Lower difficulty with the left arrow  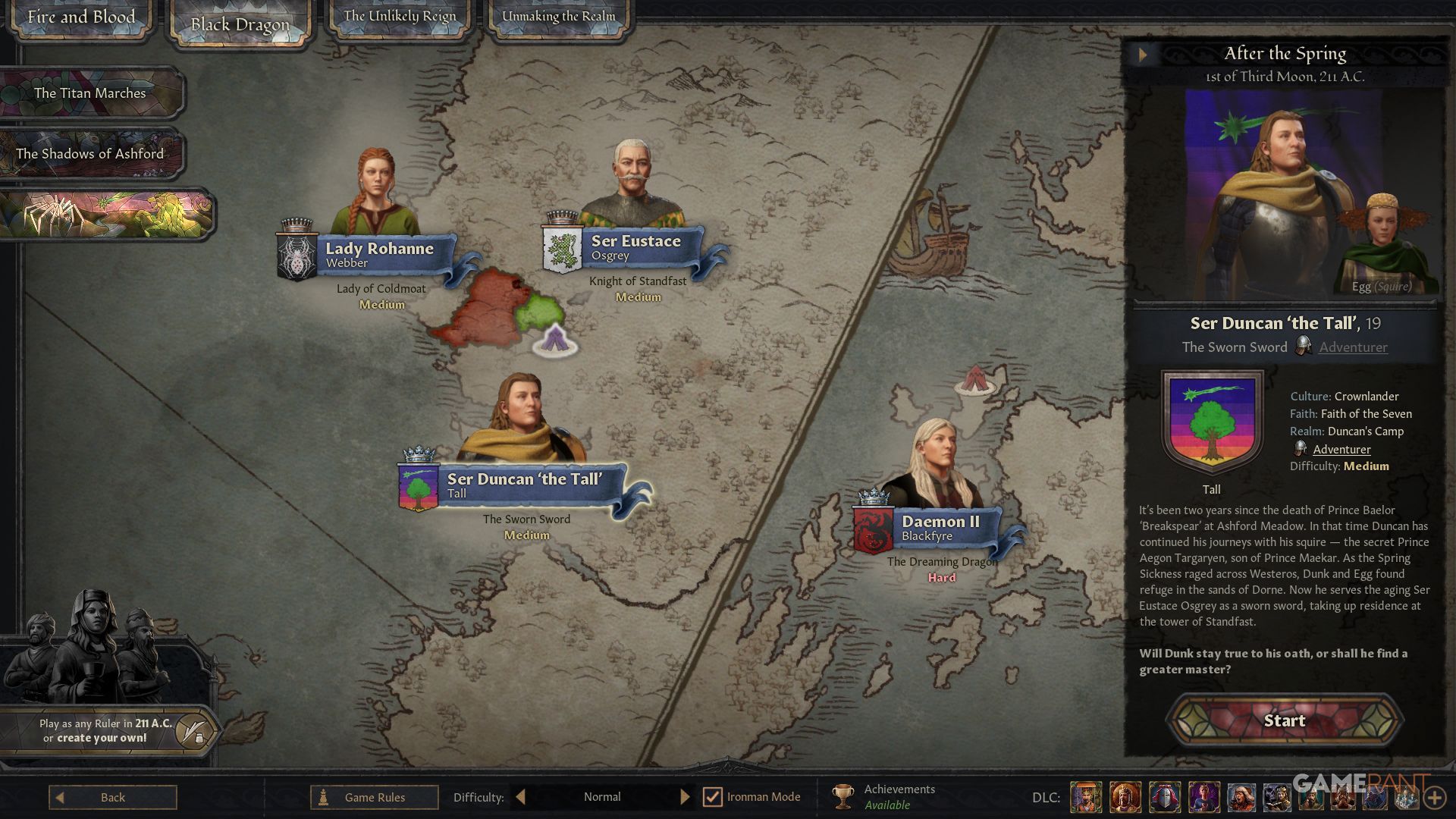click(520, 797)
